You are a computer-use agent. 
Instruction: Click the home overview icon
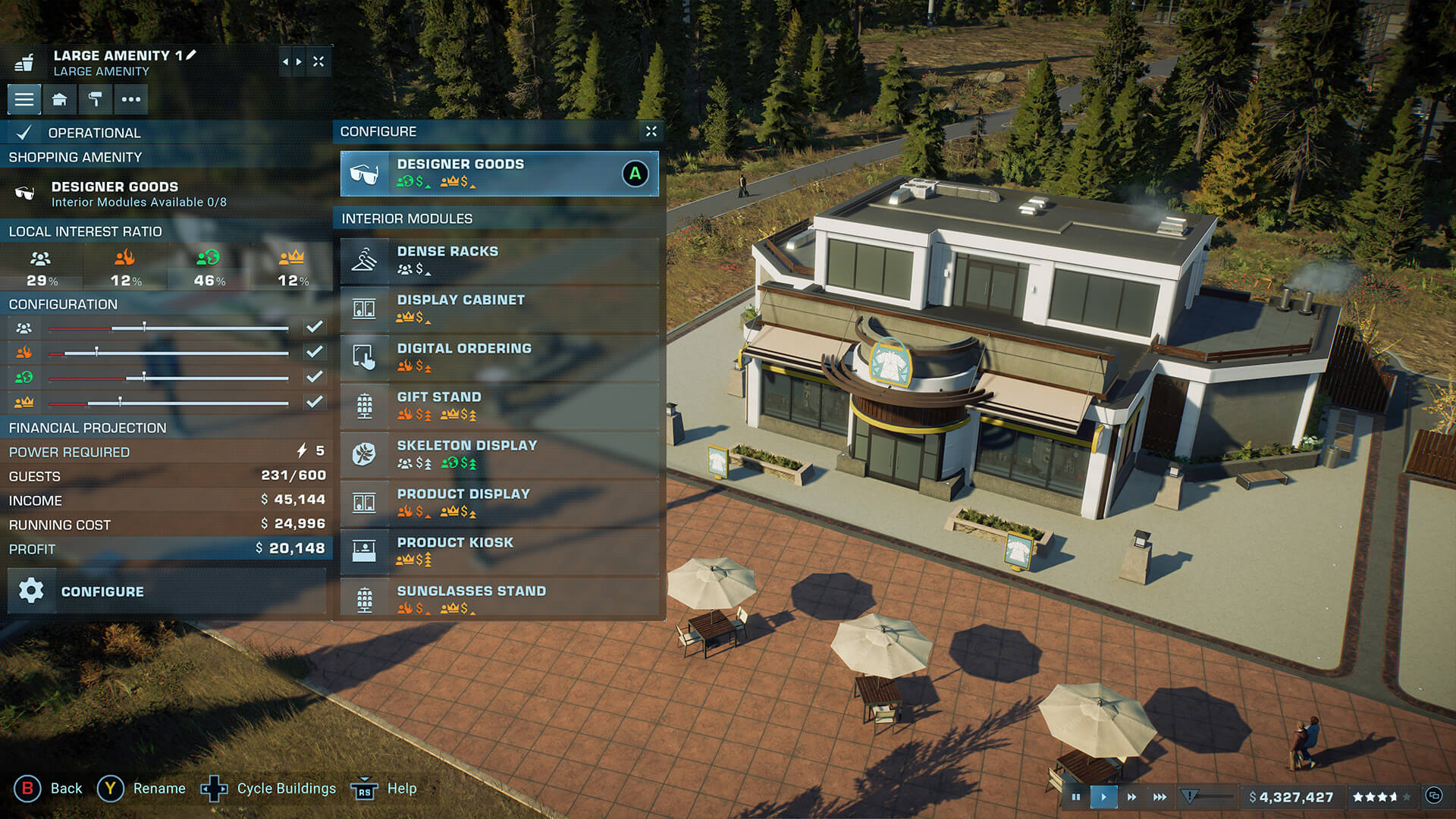[60, 99]
